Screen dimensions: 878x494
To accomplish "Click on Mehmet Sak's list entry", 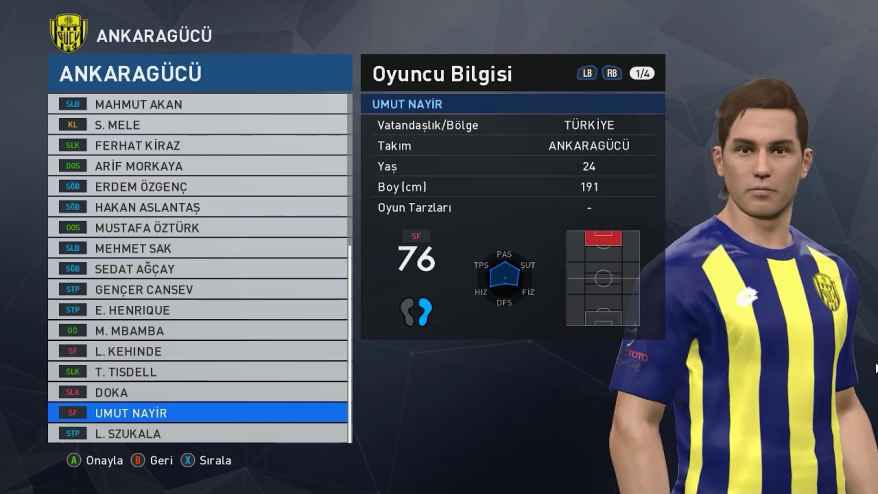I will 198,248.
